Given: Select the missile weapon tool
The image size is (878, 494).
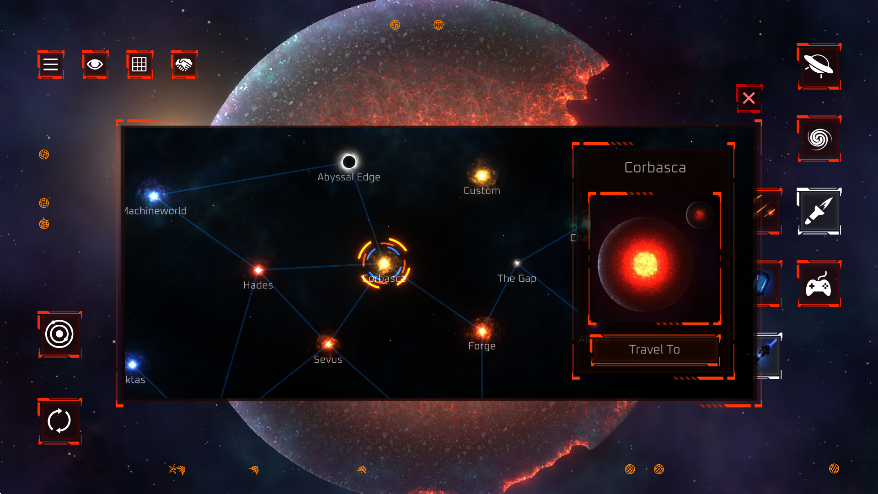Looking at the screenshot, I should 819,211.
